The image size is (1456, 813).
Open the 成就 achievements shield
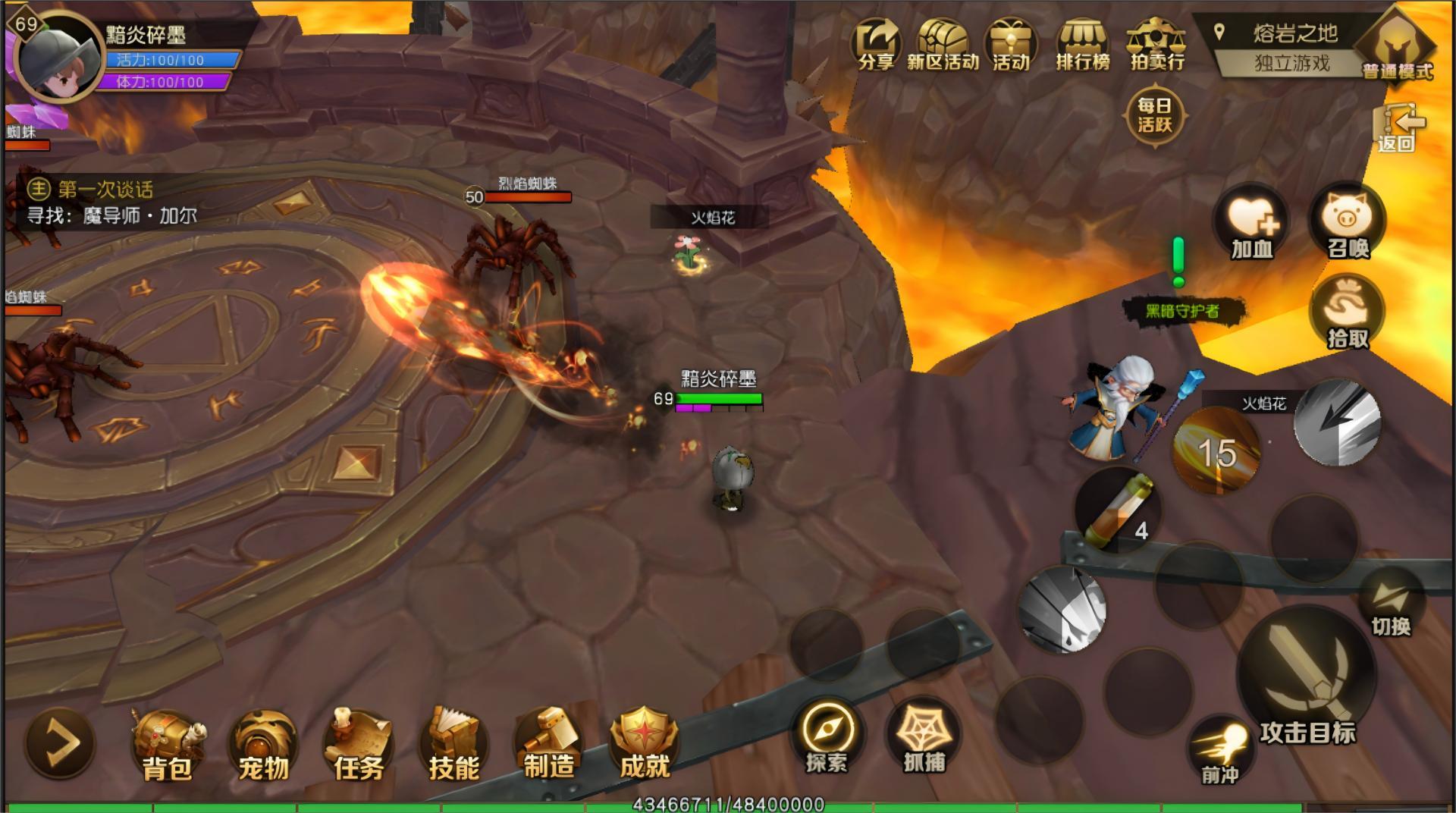click(x=644, y=743)
